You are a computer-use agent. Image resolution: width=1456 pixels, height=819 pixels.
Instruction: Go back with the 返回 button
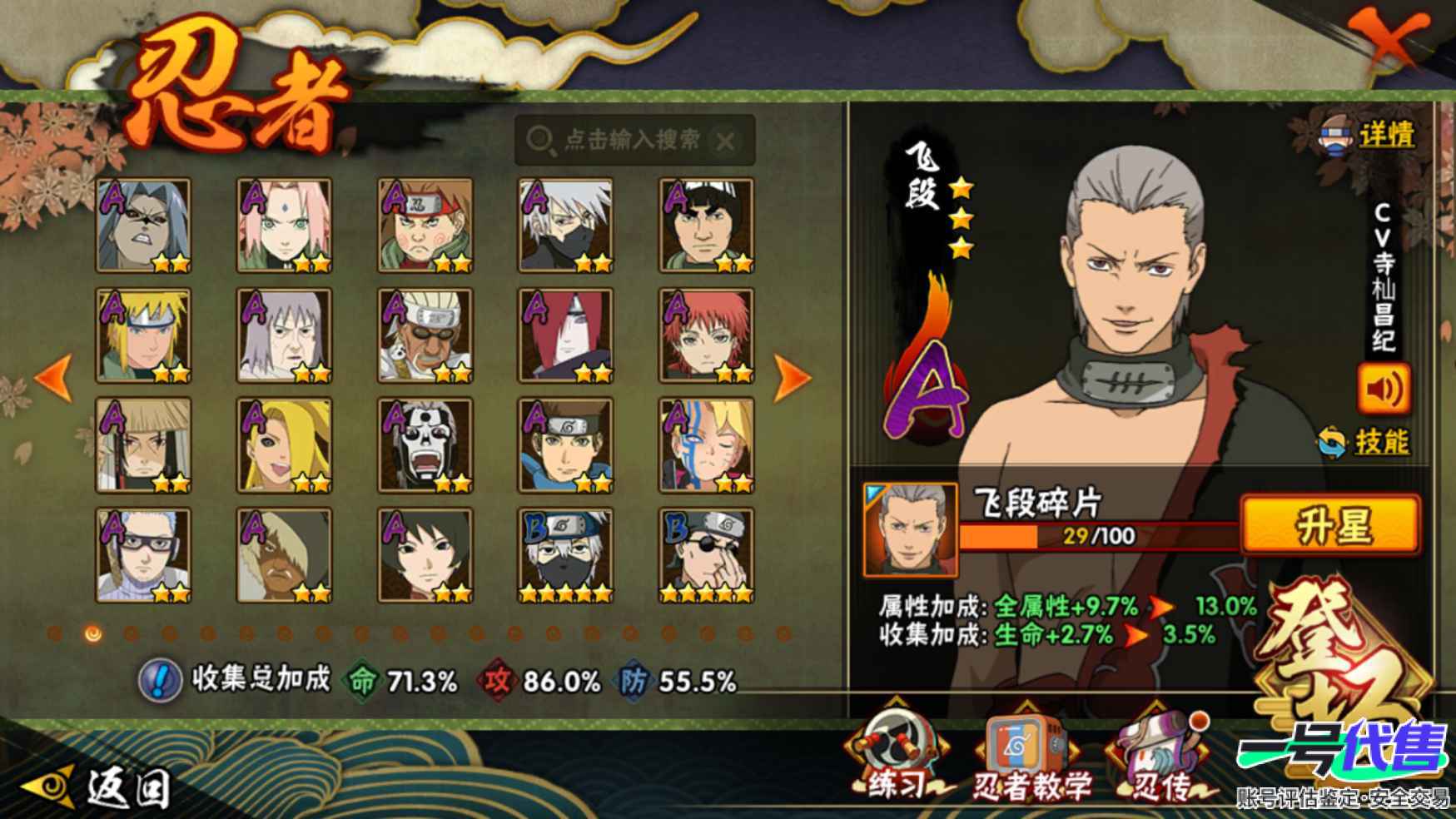100,786
